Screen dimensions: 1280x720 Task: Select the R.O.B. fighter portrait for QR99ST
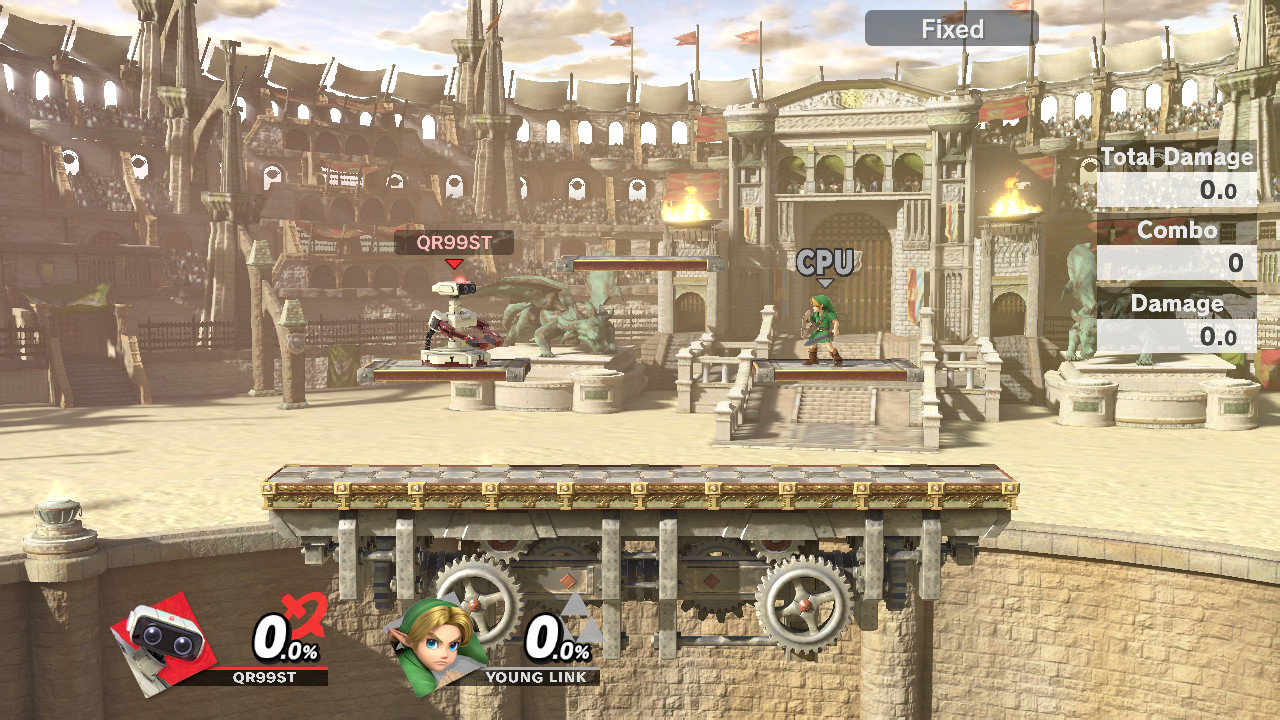coord(164,638)
